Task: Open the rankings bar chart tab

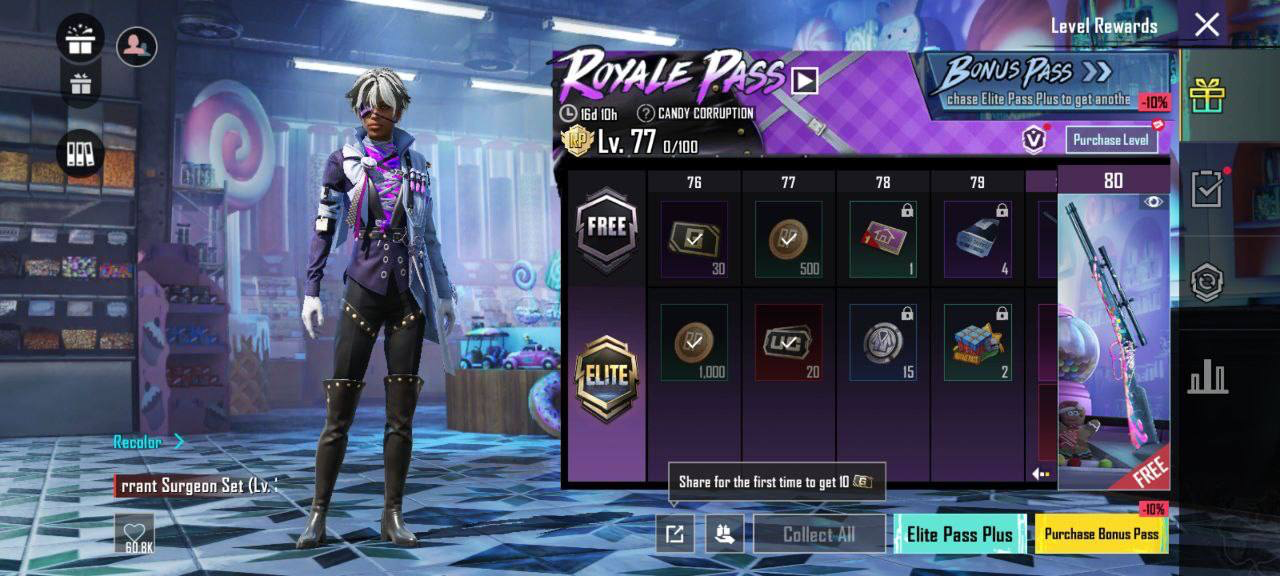Action: pos(1207,377)
